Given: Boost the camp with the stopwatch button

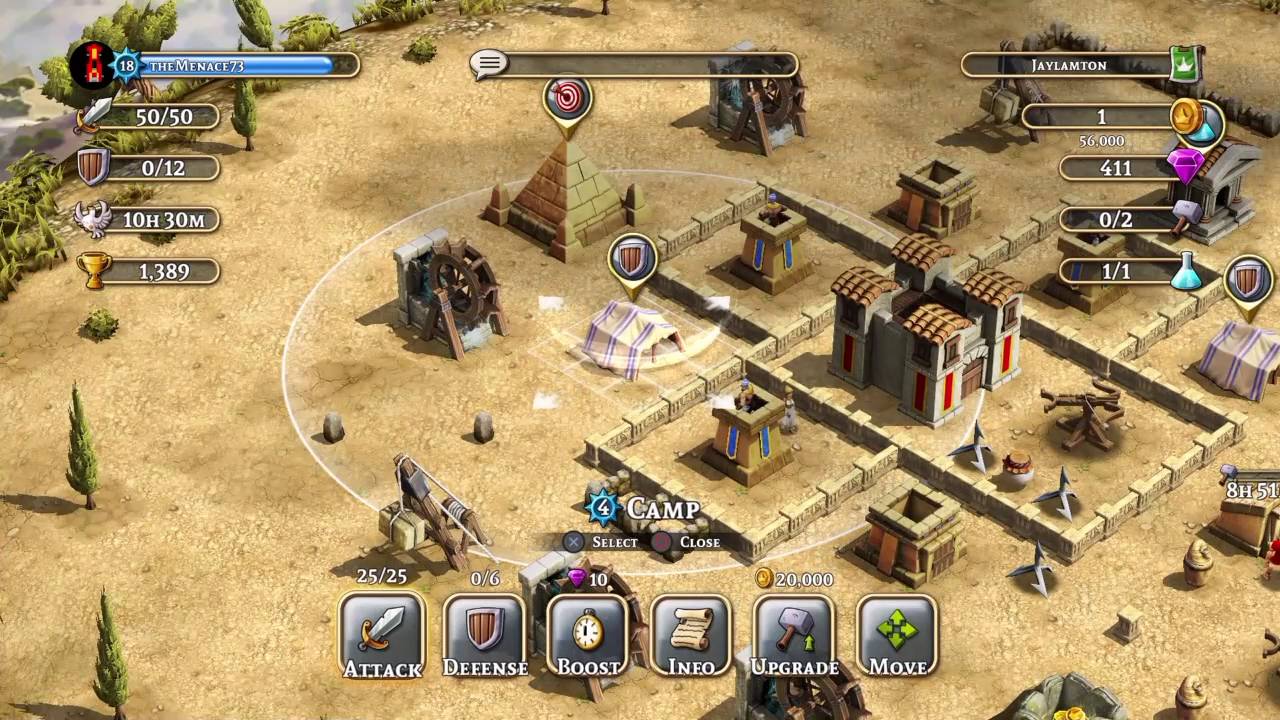Looking at the screenshot, I should [588, 636].
